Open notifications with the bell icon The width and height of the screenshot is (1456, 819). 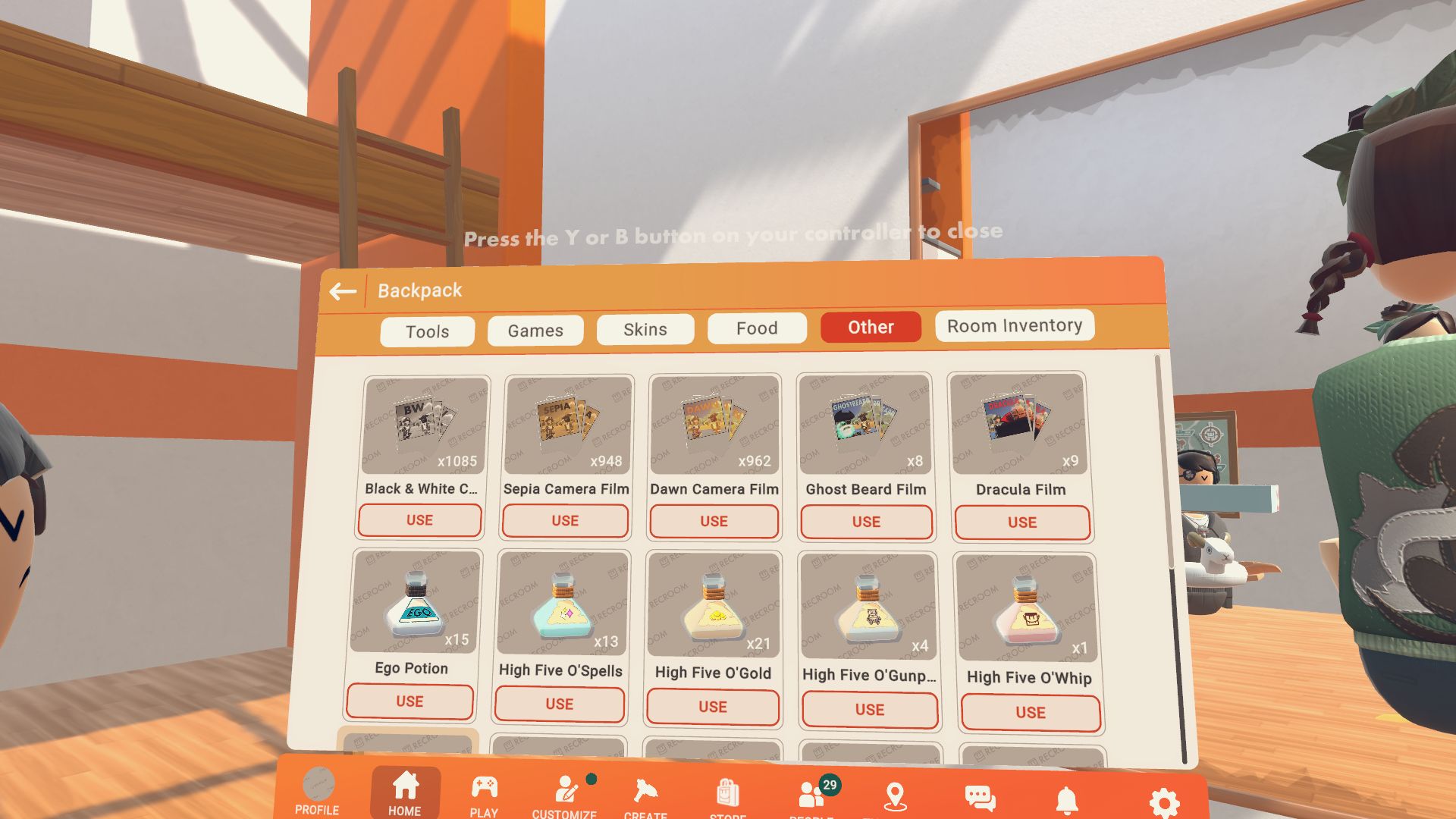1067,799
